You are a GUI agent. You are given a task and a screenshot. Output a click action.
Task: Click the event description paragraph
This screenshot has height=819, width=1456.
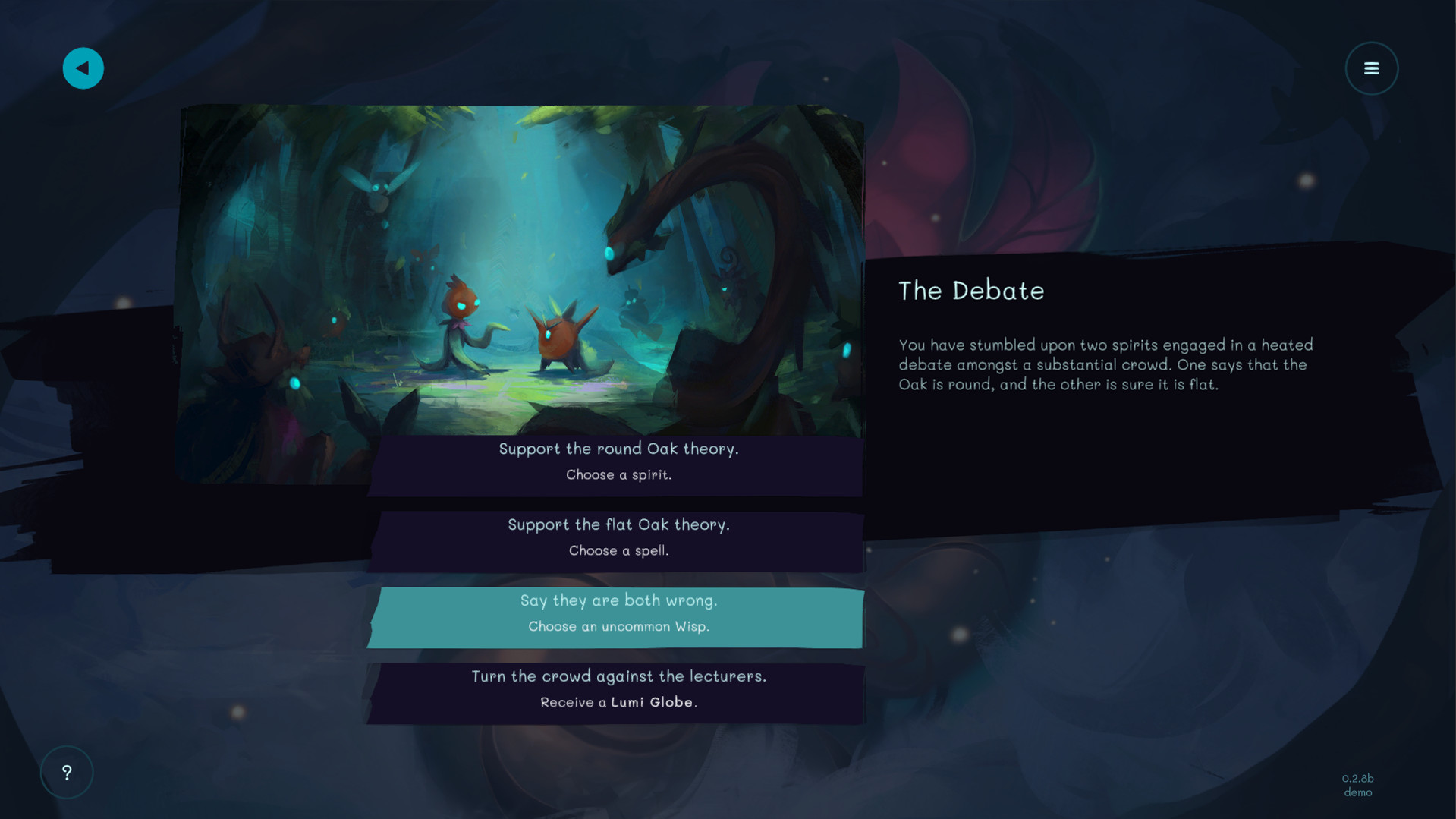point(1104,364)
